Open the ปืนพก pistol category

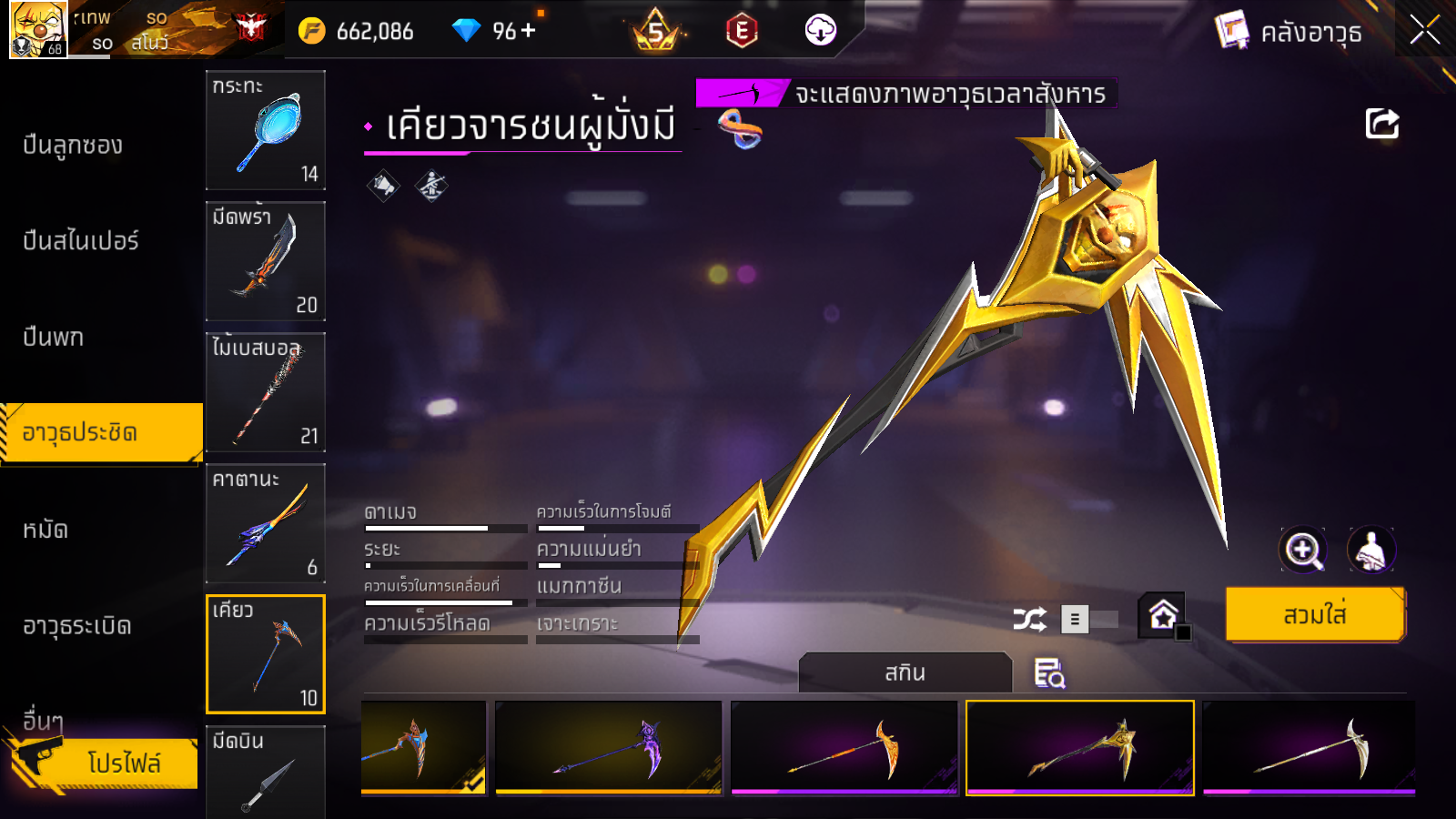54,338
